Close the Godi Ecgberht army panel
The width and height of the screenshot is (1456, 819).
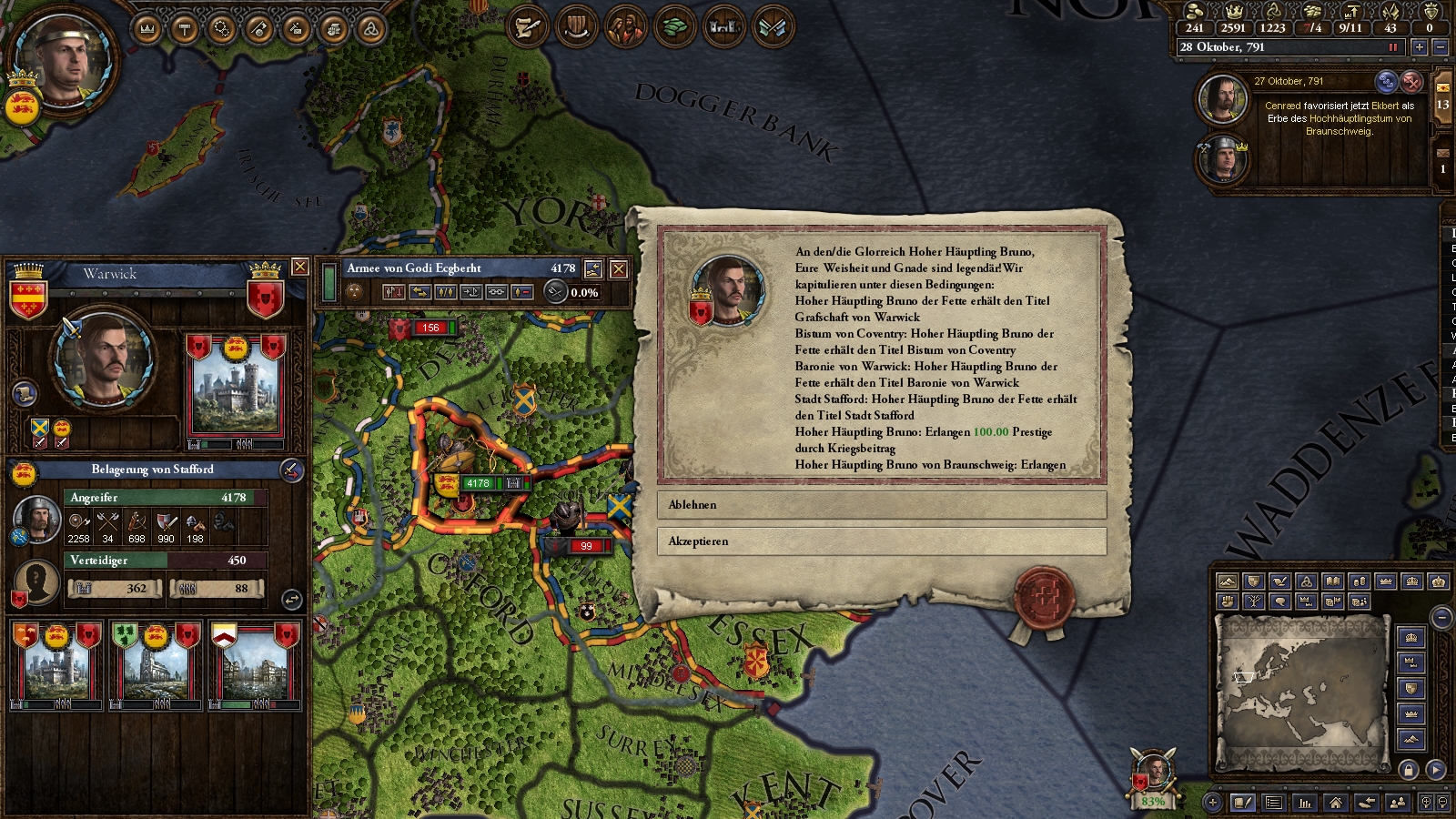click(619, 268)
